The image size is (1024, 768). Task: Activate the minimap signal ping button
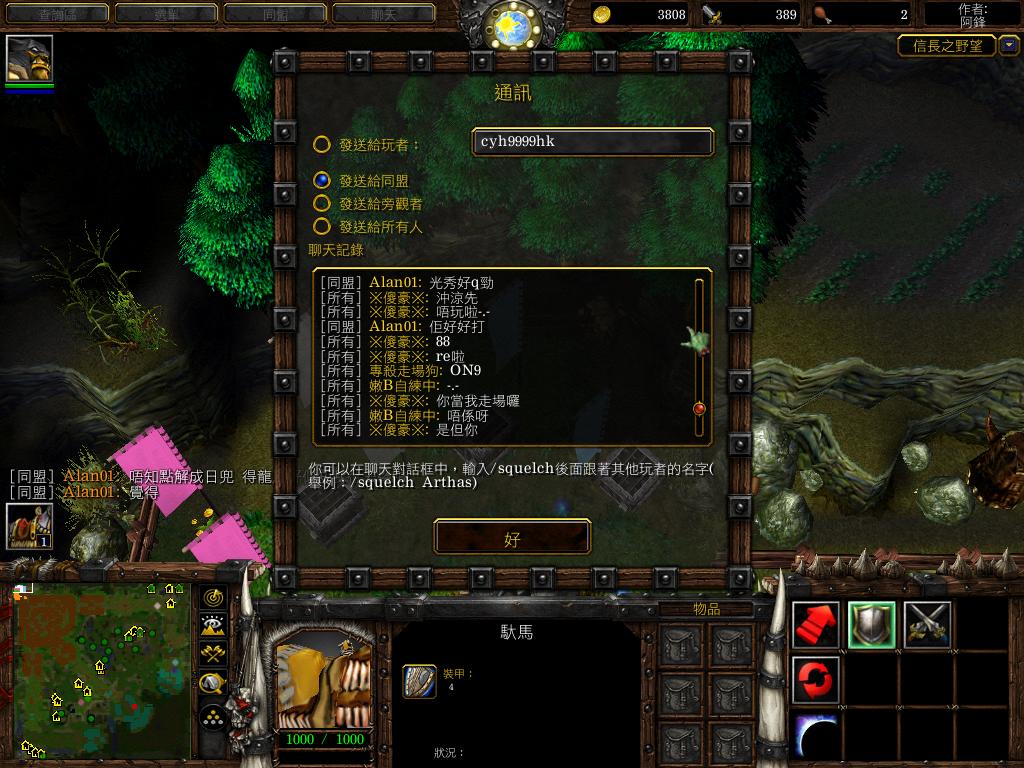pyautogui.click(x=213, y=598)
